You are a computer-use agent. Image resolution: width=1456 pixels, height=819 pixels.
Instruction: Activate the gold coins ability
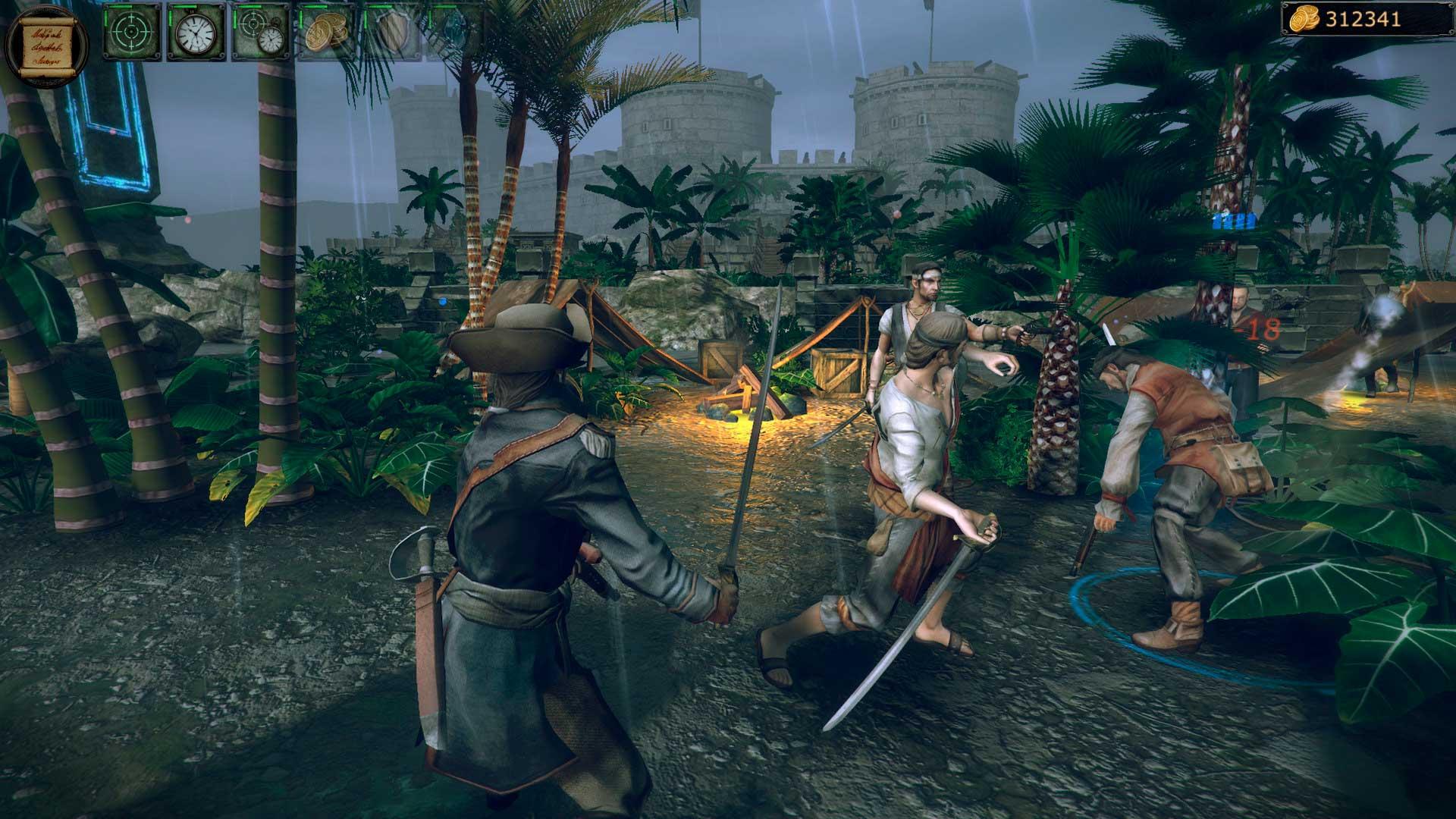(326, 33)
